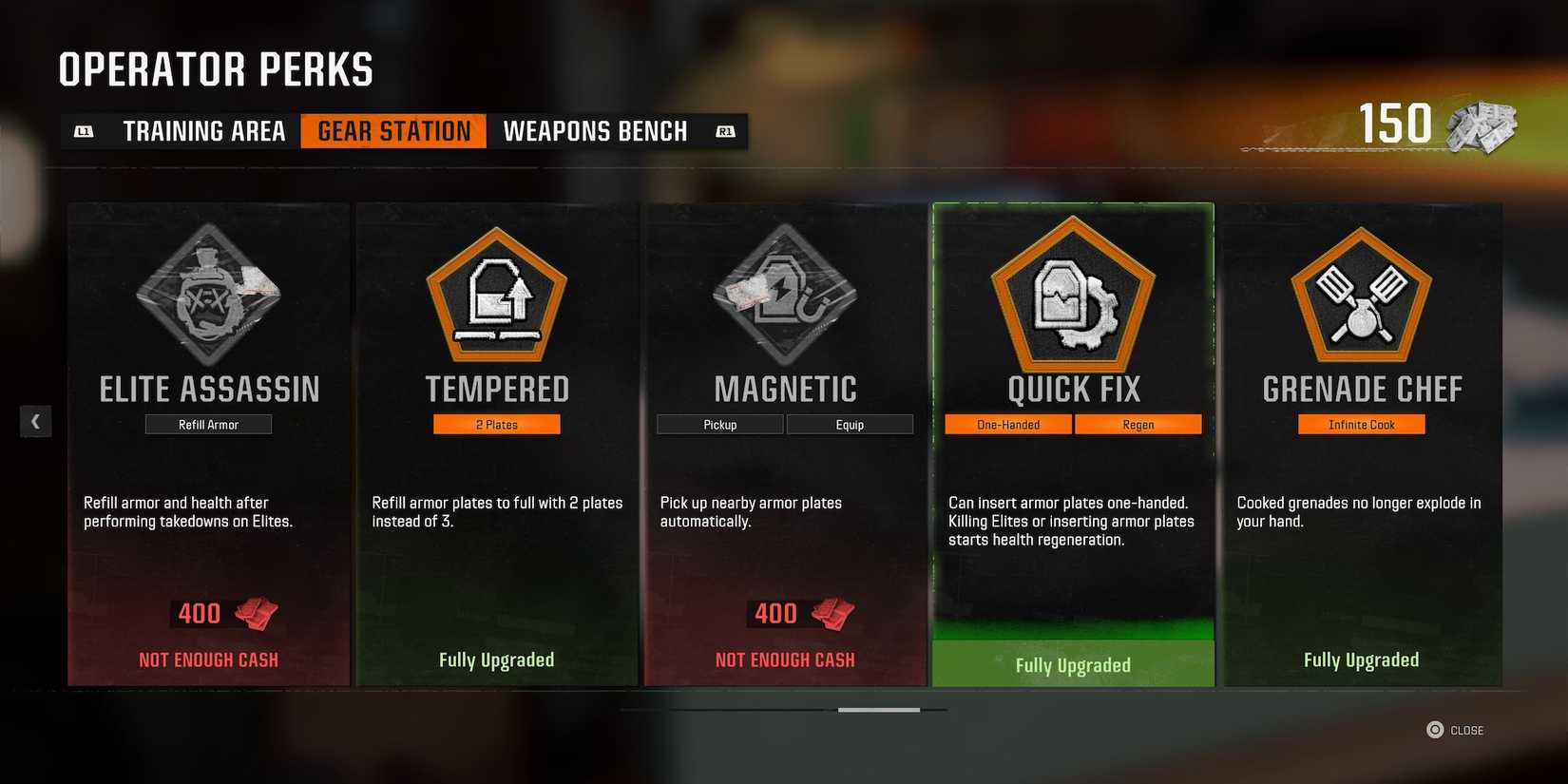This screenshot has height=784, width=1568.
Task: Click the One-Handed tag under Quick Fix
Action: tap(1007, 424)
